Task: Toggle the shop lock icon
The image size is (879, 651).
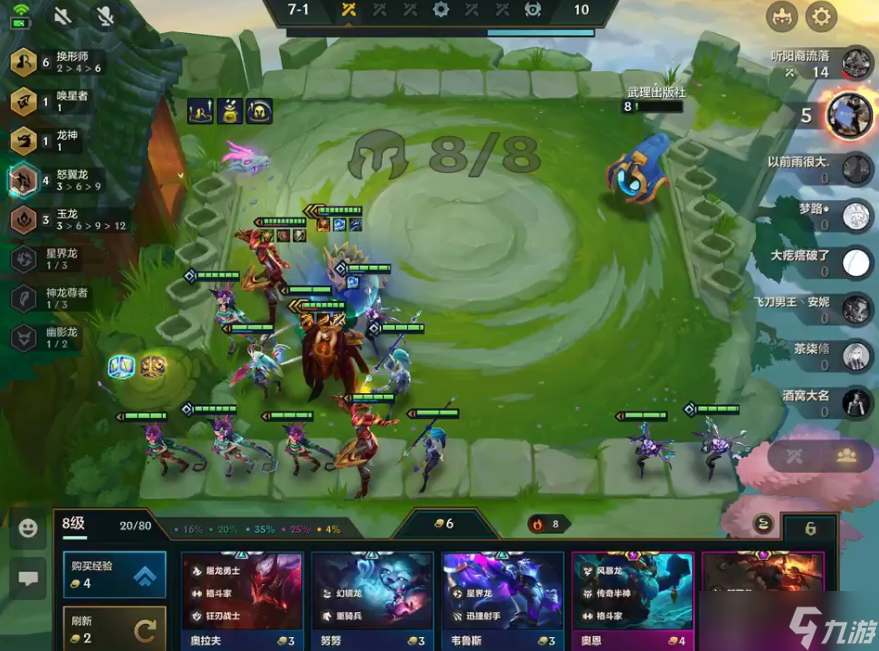Action: click(x=763, y=523)
